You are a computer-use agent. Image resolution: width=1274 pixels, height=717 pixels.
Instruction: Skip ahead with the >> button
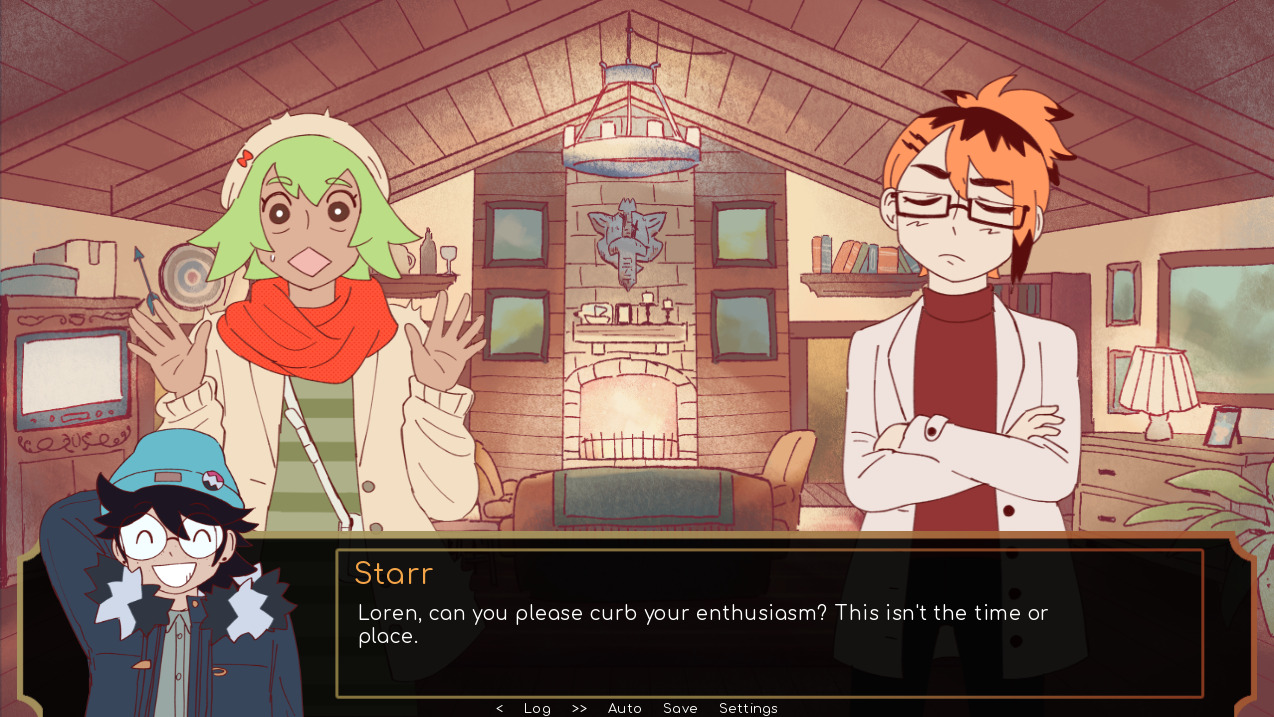click(579, 708)
